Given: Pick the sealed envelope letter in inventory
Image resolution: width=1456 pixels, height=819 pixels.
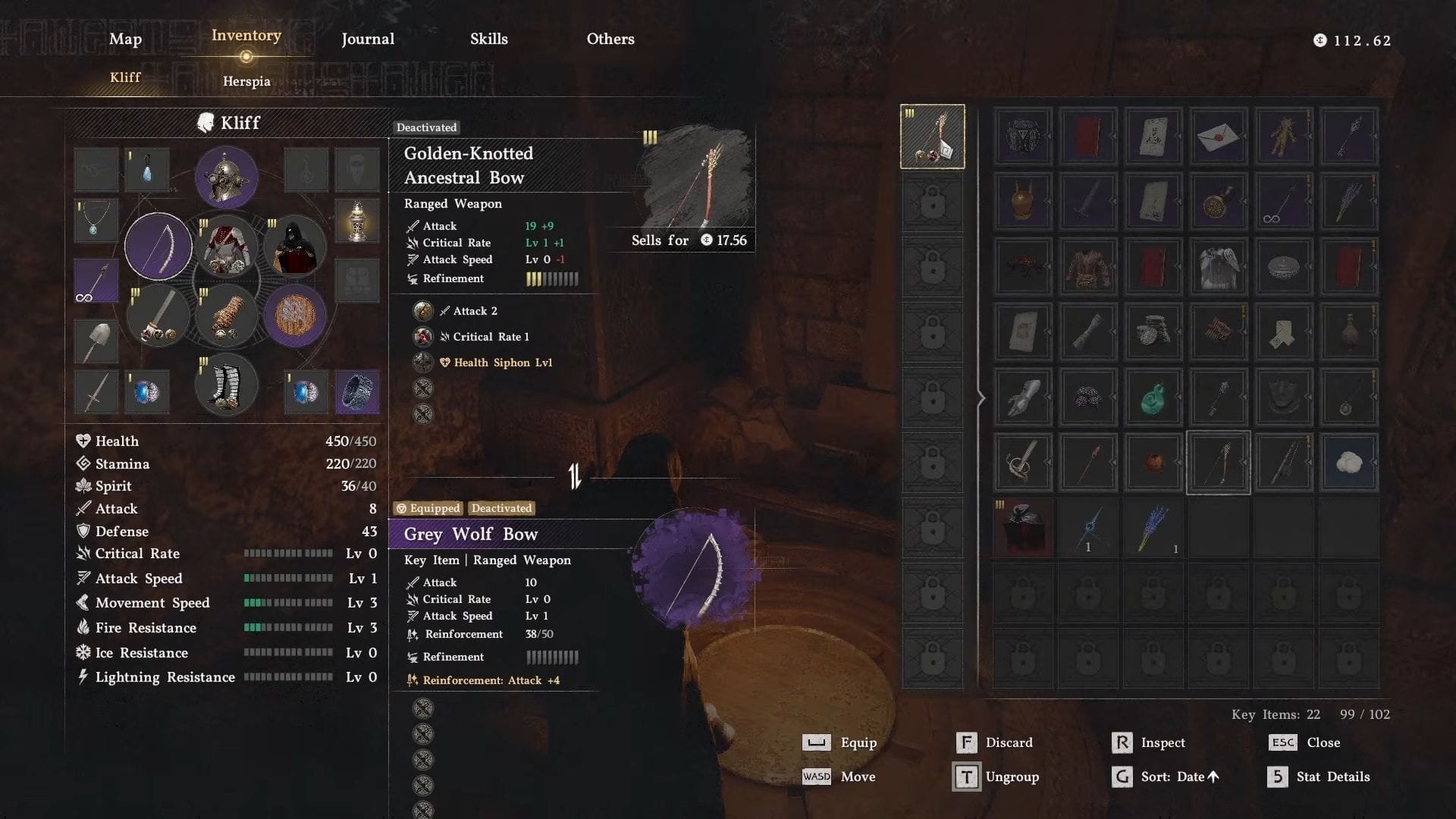Looking at the screenshot, I should pyautogui.click(x=1218, y=136).
